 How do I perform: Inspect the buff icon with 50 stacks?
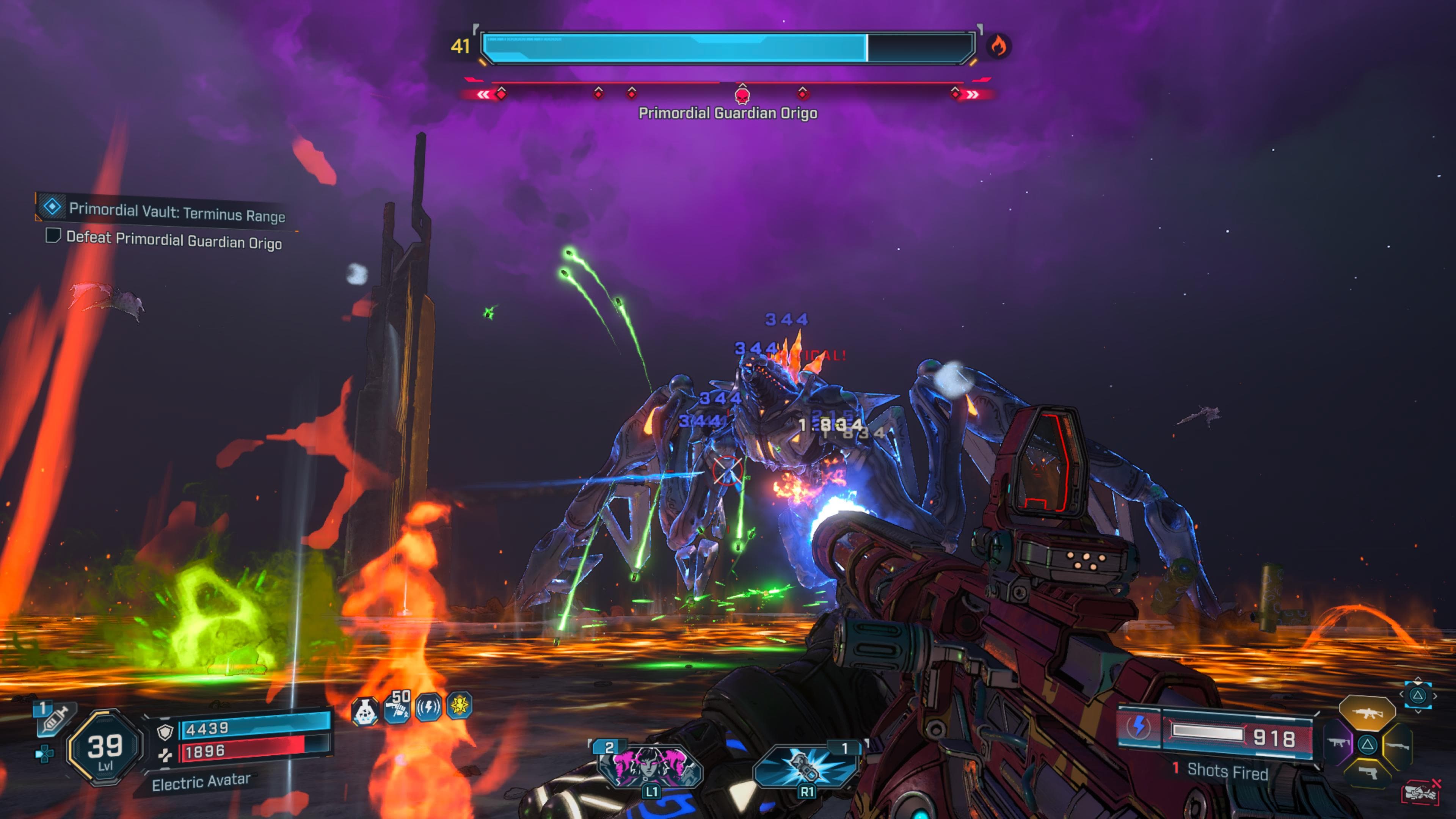(x=397, y=707)
